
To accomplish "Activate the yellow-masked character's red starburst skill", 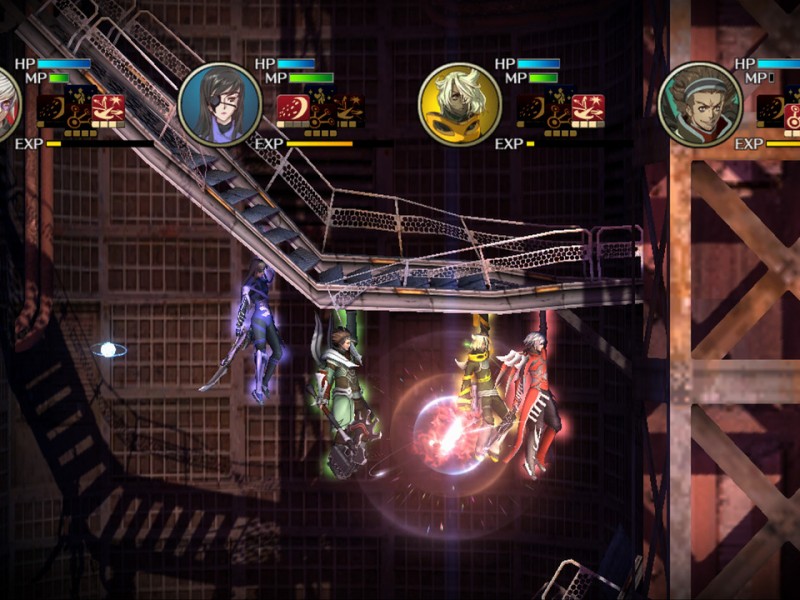I will click(588, 109).
